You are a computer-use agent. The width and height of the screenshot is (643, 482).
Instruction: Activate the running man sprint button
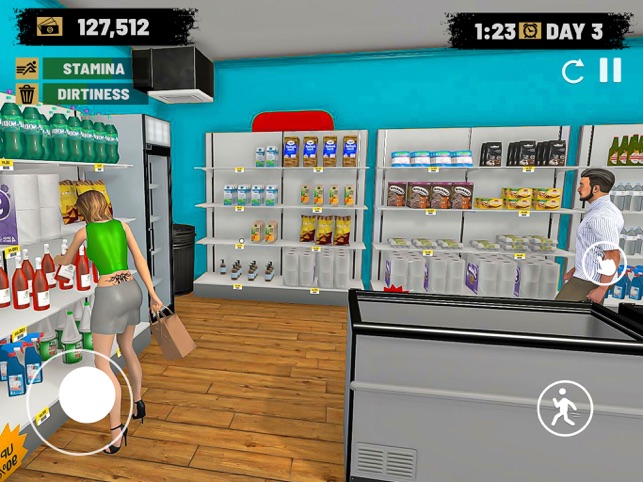tap(565, 408)
